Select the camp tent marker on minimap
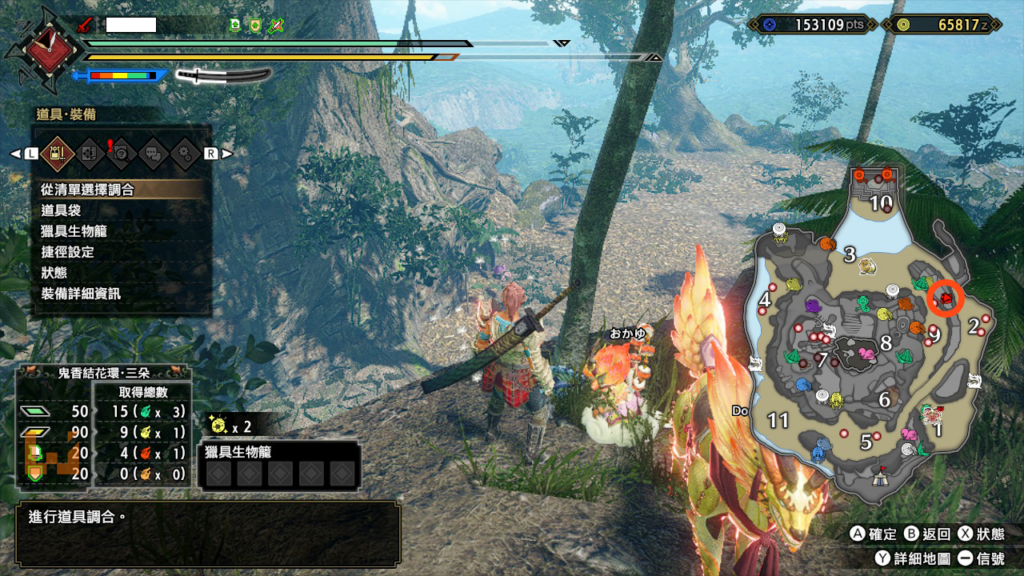Screen dimensions: 1024x576 coord(880,476)
